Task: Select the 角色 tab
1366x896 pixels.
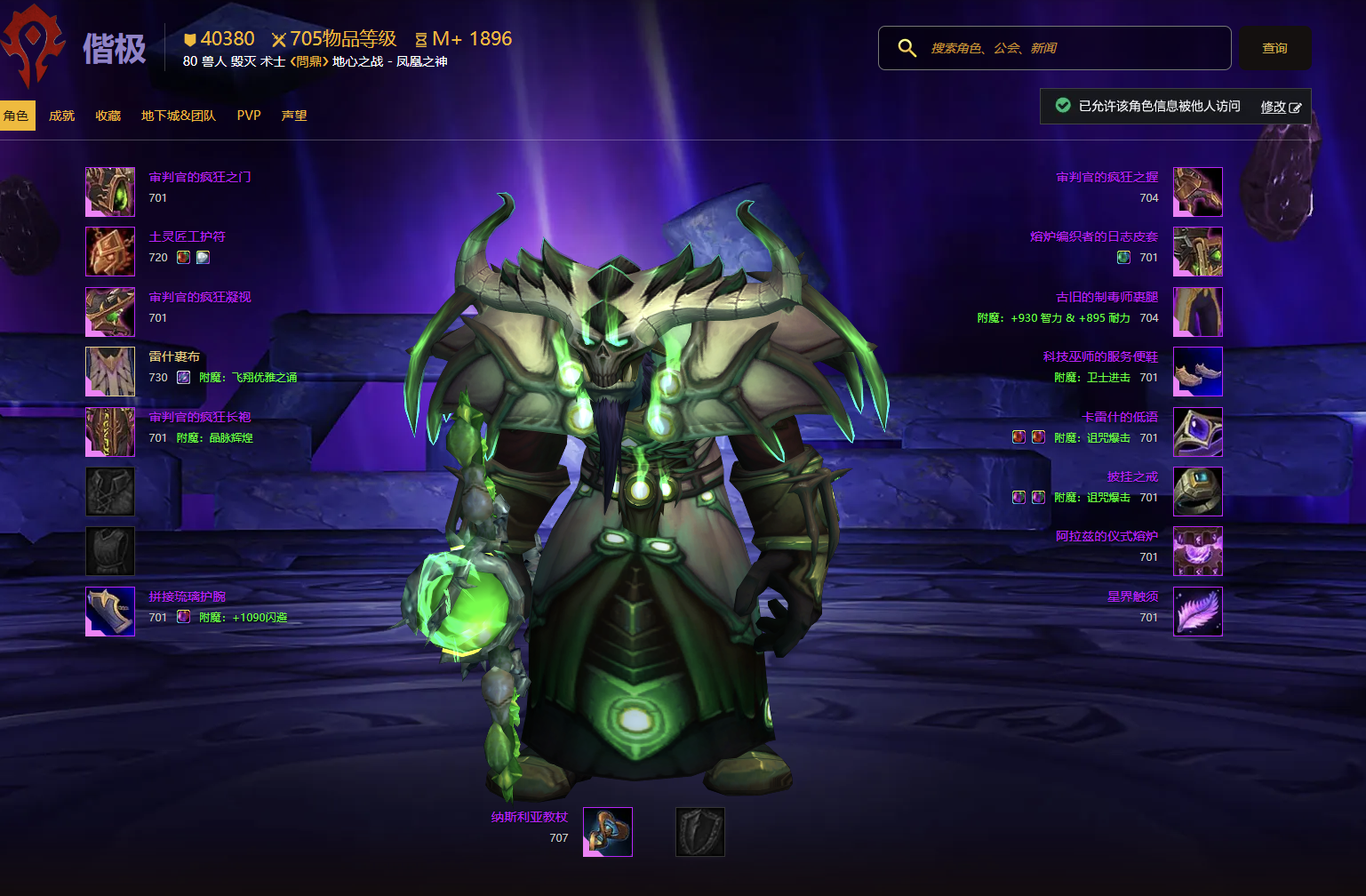Action: coord(16,116)
